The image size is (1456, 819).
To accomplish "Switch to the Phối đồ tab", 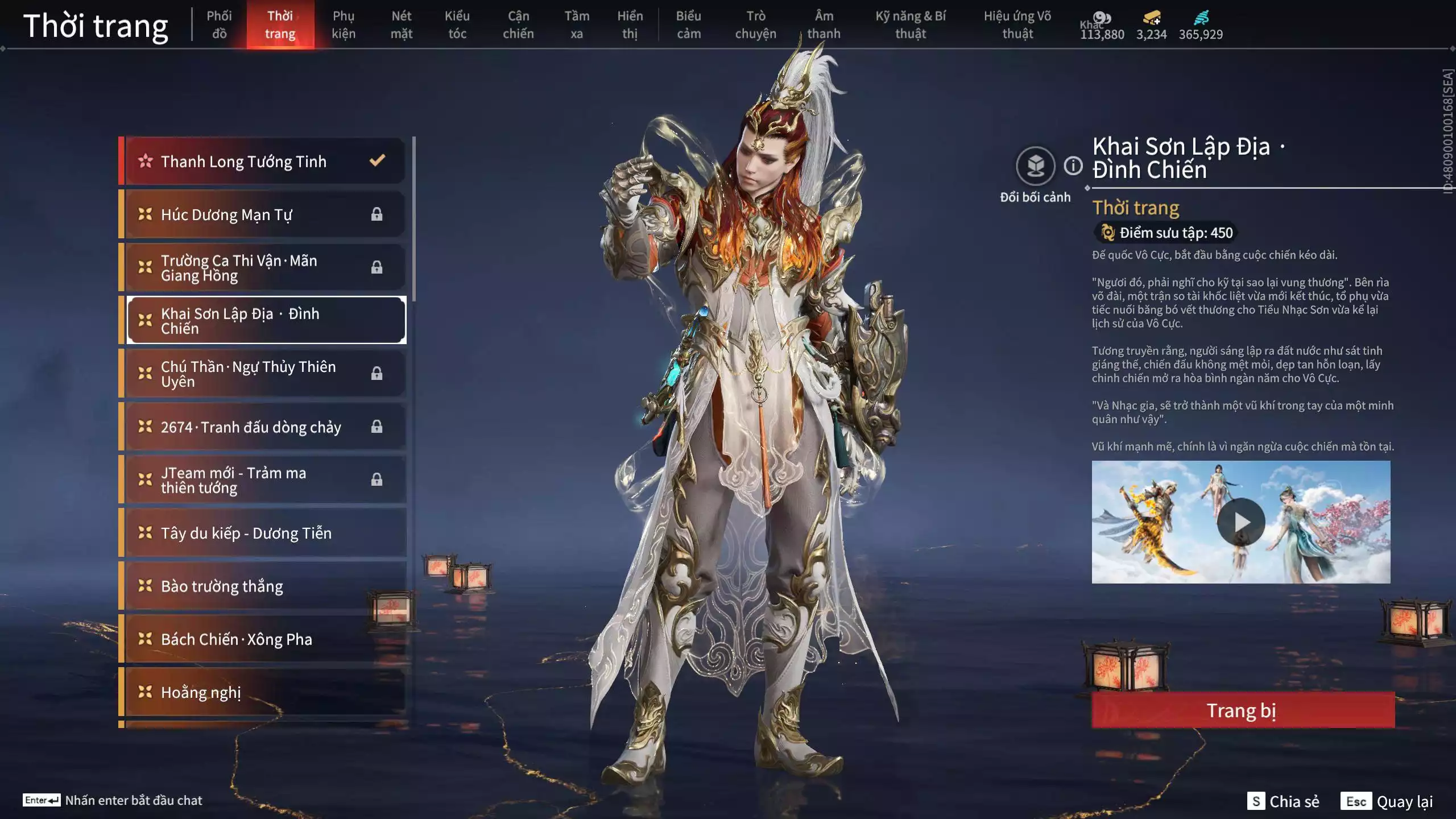I will pyautogui.click(x=219, y=25).
